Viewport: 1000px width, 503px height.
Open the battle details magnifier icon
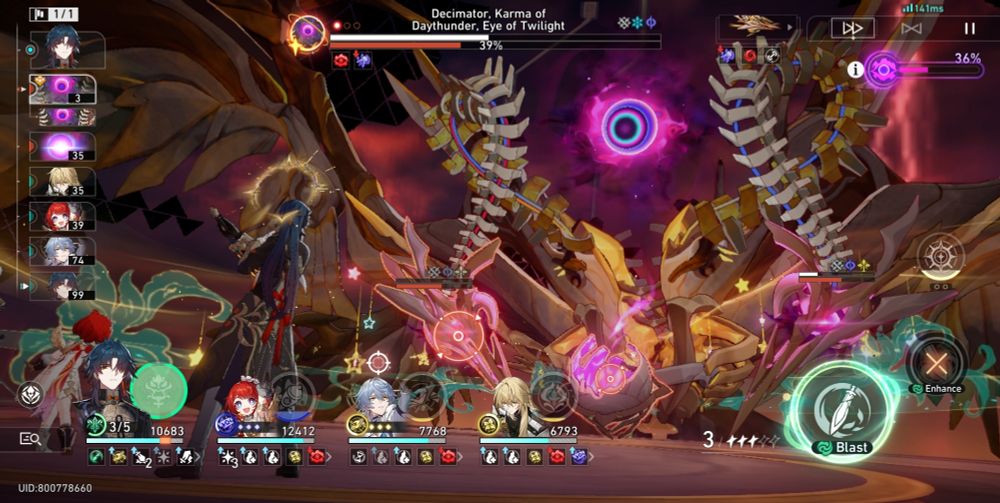29,438
